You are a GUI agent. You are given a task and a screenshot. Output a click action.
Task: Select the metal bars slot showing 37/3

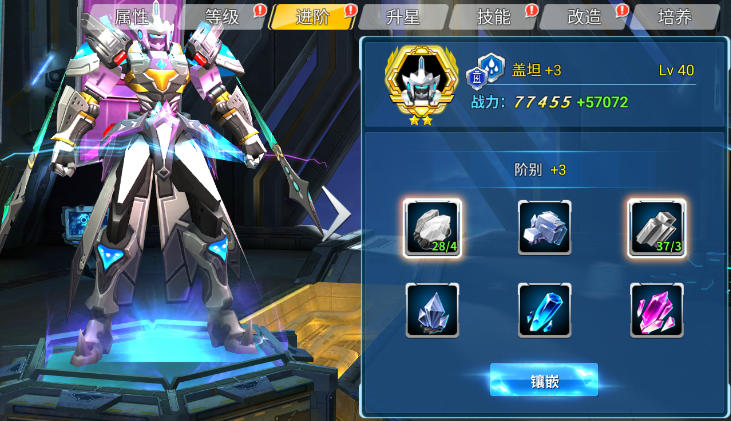pos(656,228)
